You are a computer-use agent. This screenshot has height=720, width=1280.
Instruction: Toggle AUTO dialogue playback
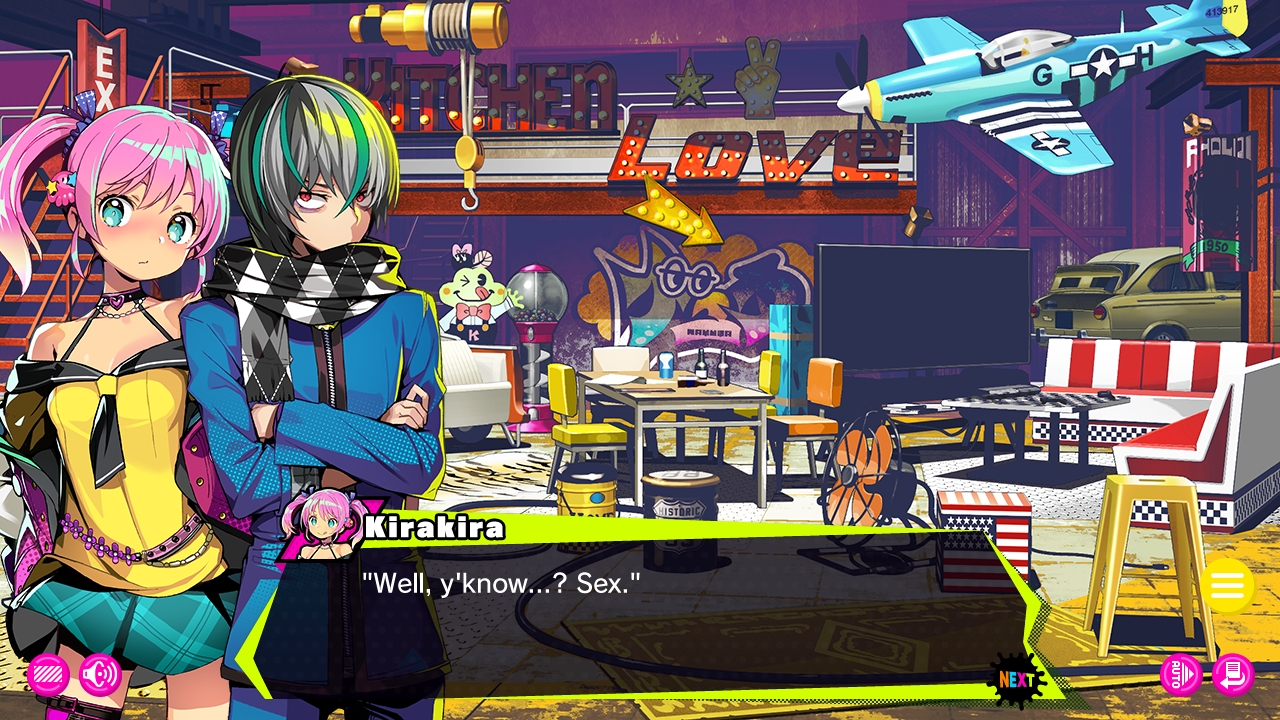point(1181,675)
